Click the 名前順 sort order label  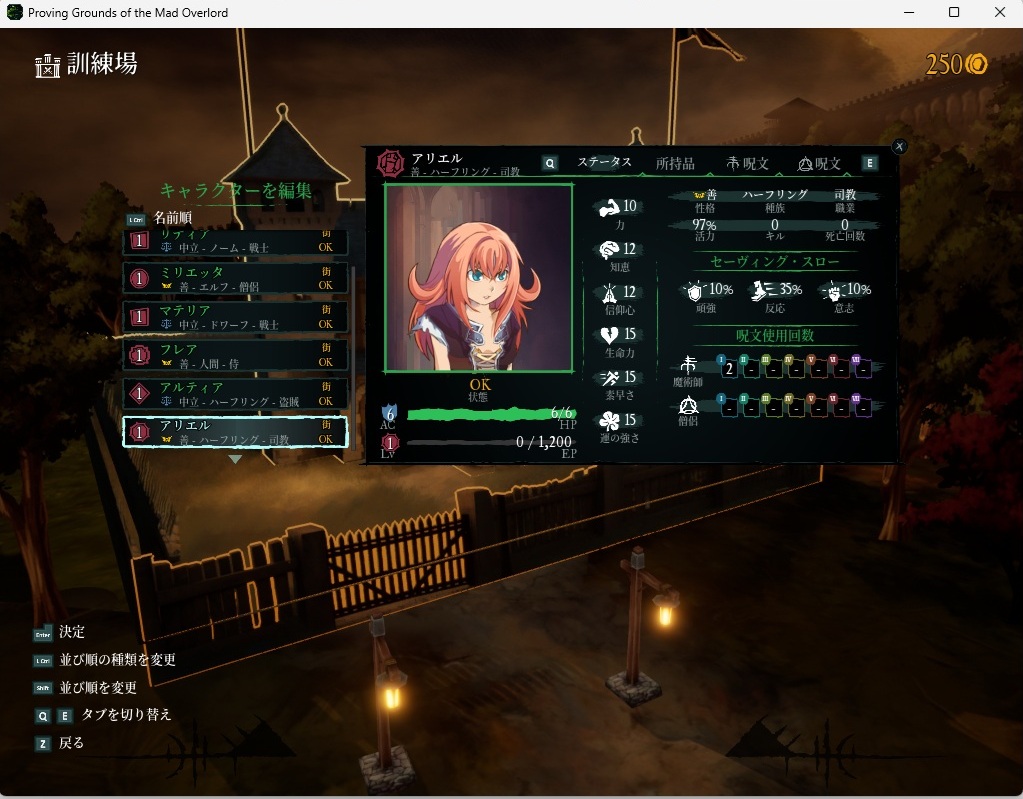pos(172,217)
